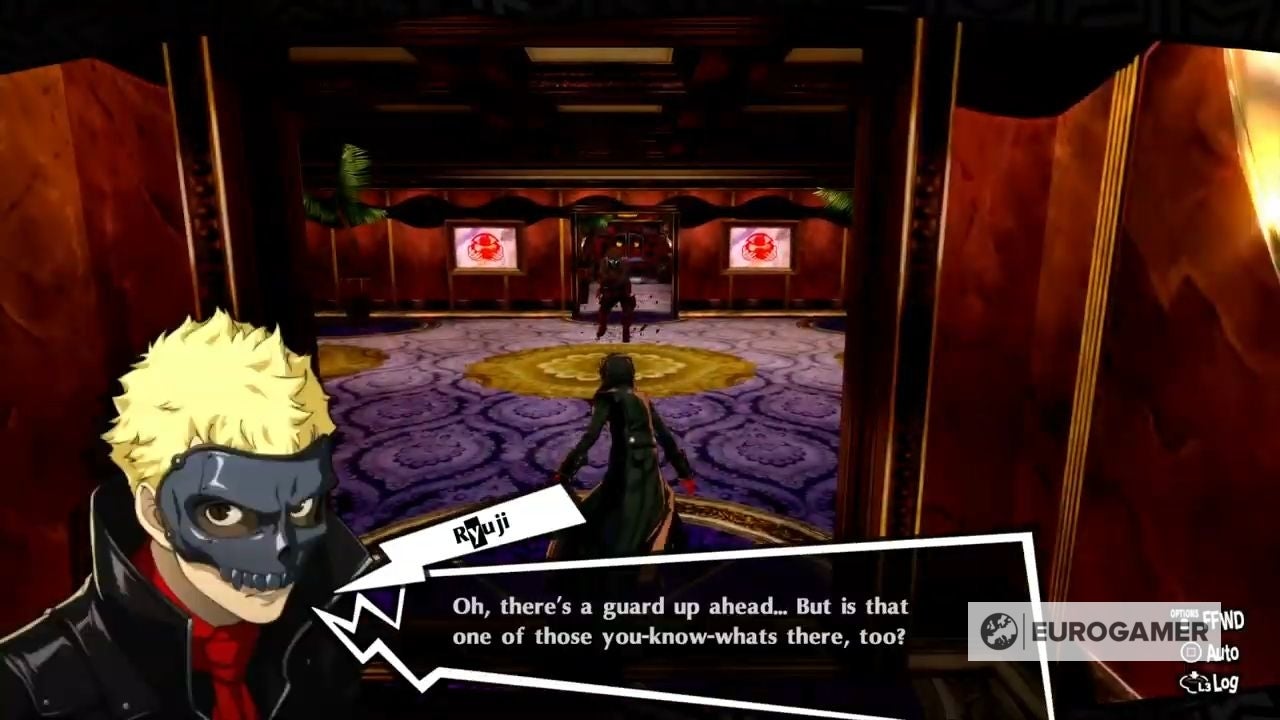Open the Log with the L3 stick icon
The height and width of the screenshot is (720, 1280).
[x=1226, y=682]
